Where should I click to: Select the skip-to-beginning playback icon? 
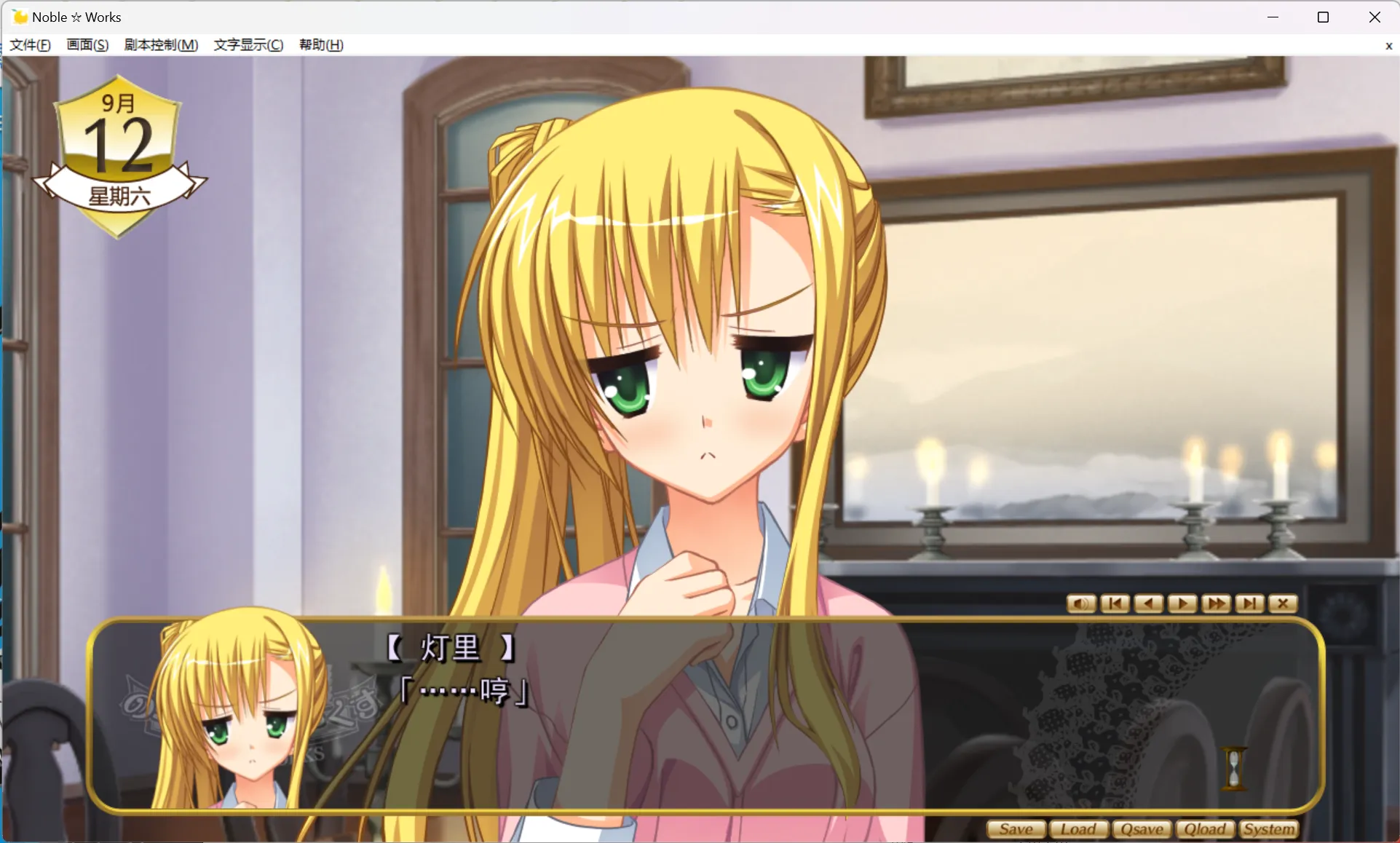1115,604
